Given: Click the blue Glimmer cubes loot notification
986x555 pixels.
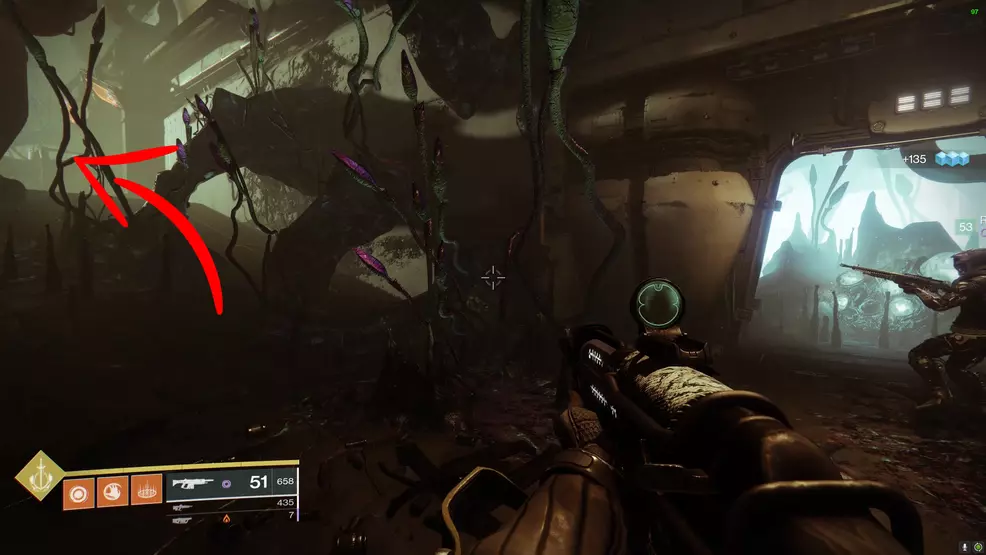Looking at the screenshot, I should (x=952, y=159).
